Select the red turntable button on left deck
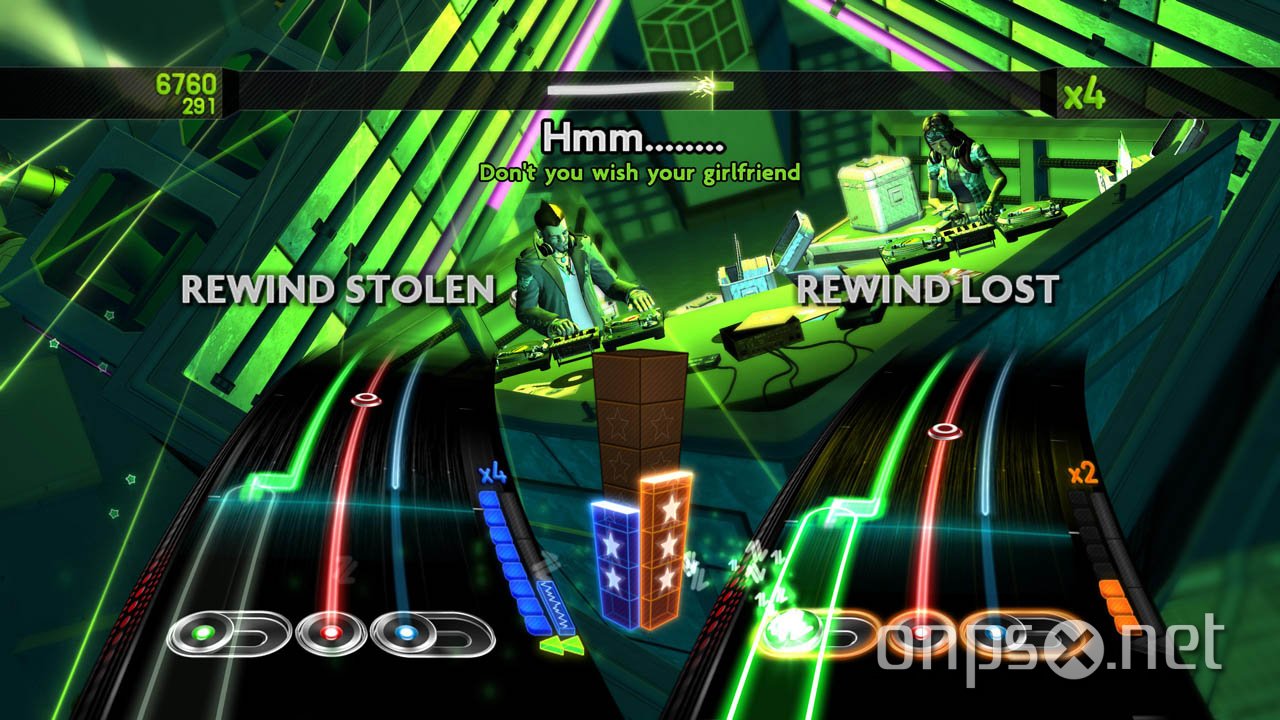 click(x=330, y=631)
